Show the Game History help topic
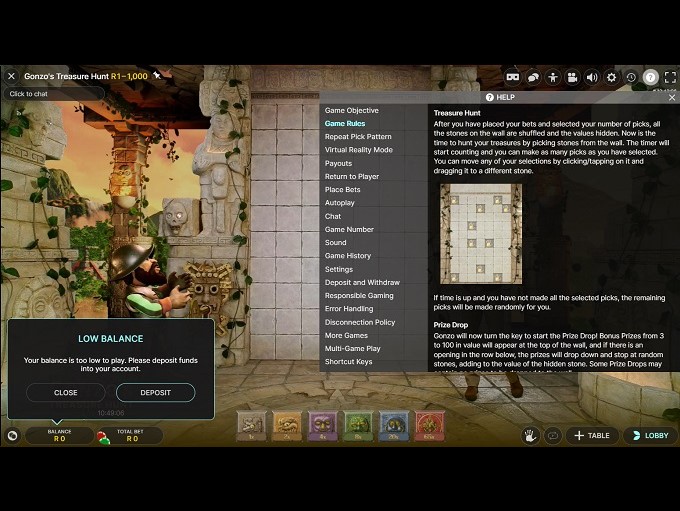The image size is (680, 511). pyautogui.click(x=347, y=256)
